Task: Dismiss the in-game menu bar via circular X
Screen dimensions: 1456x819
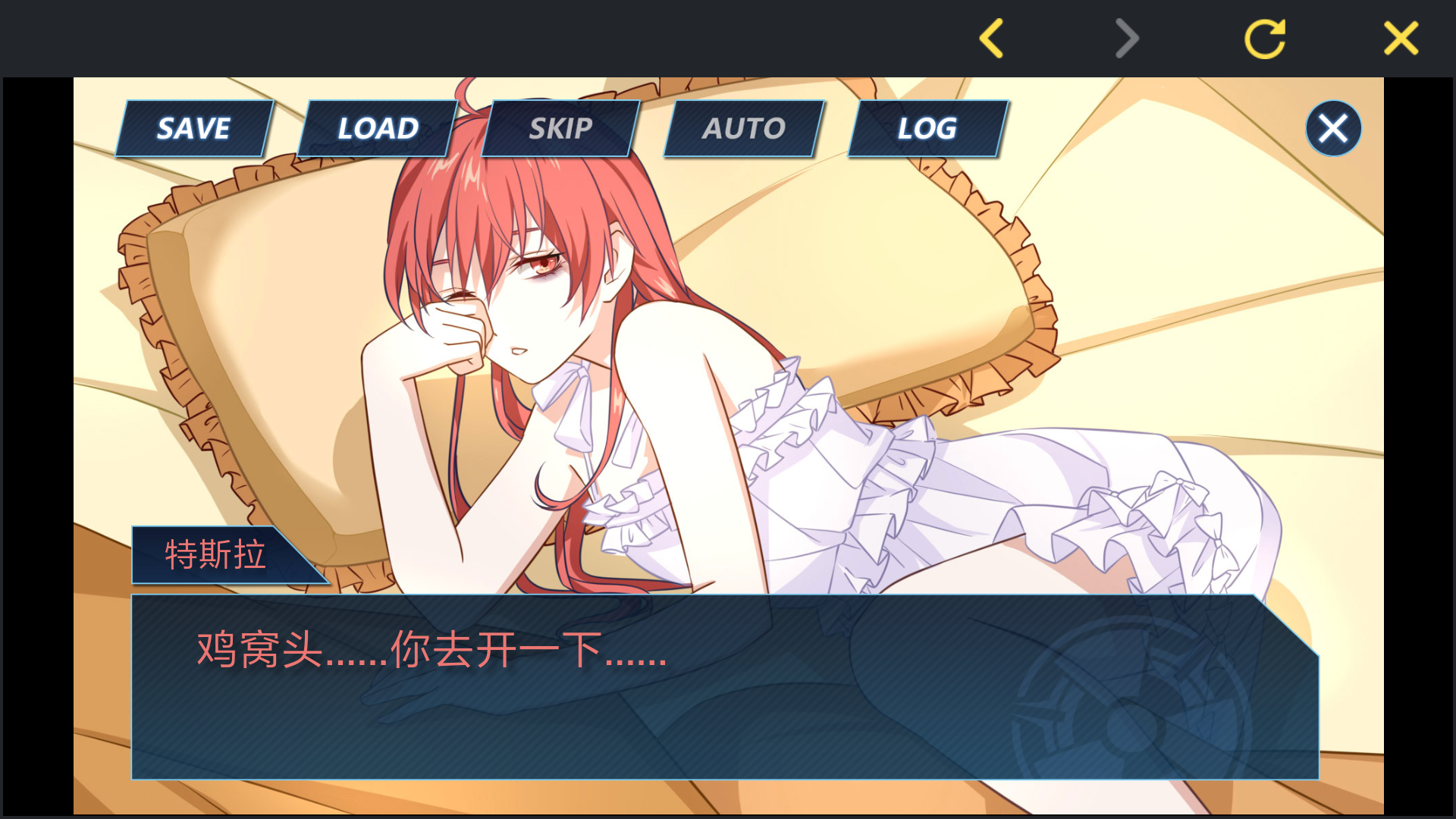Action: click(x=1333, y=127)
